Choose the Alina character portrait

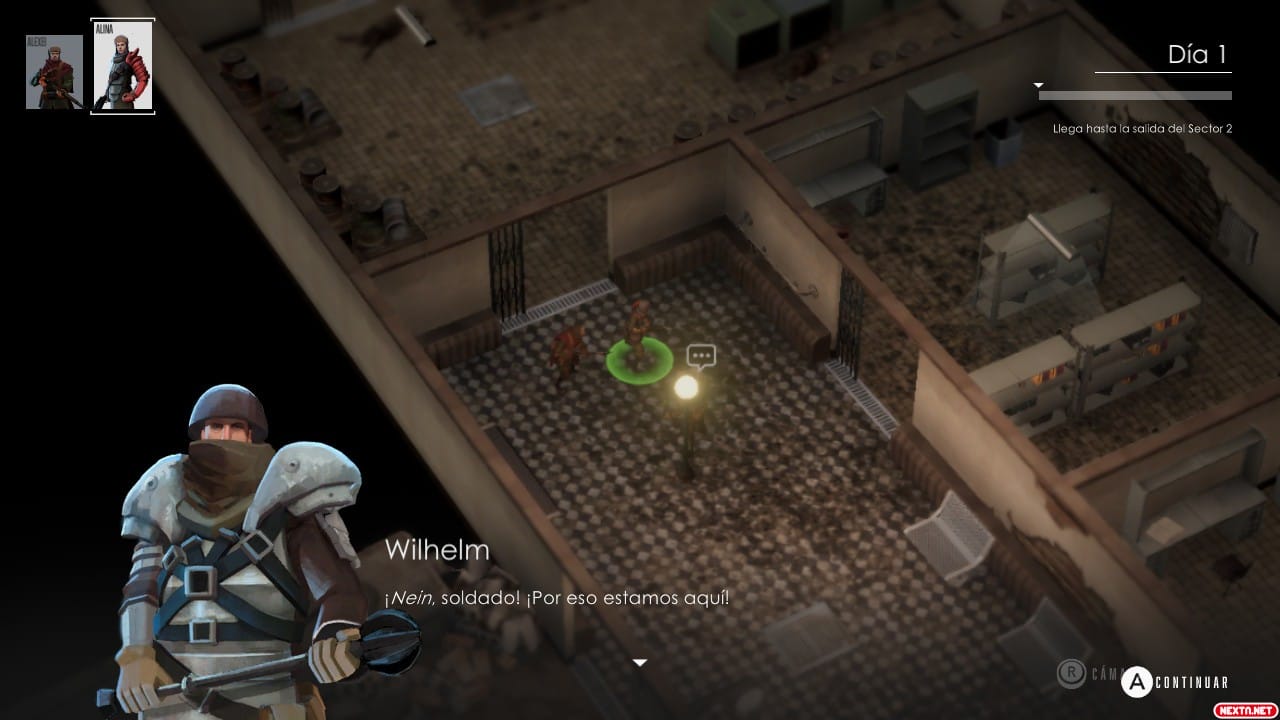click(122, 66)
